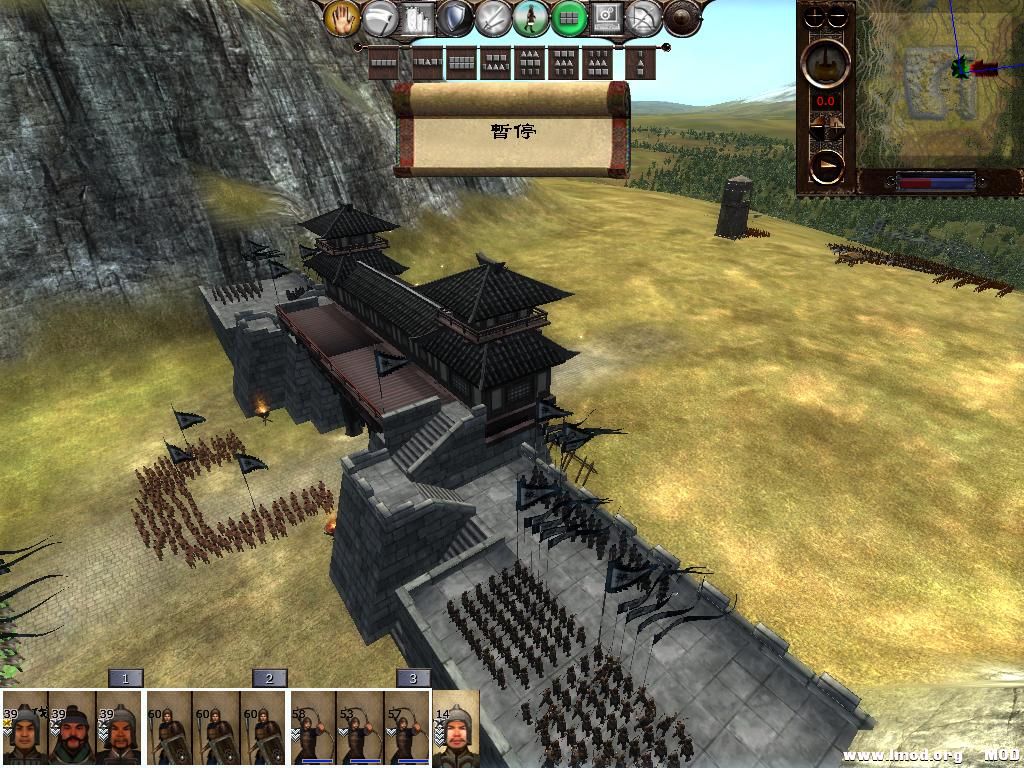Toggle the bow fire-at-will icon
The width and height of the screenshot is (1024, 768).
[x=645, y=18]
